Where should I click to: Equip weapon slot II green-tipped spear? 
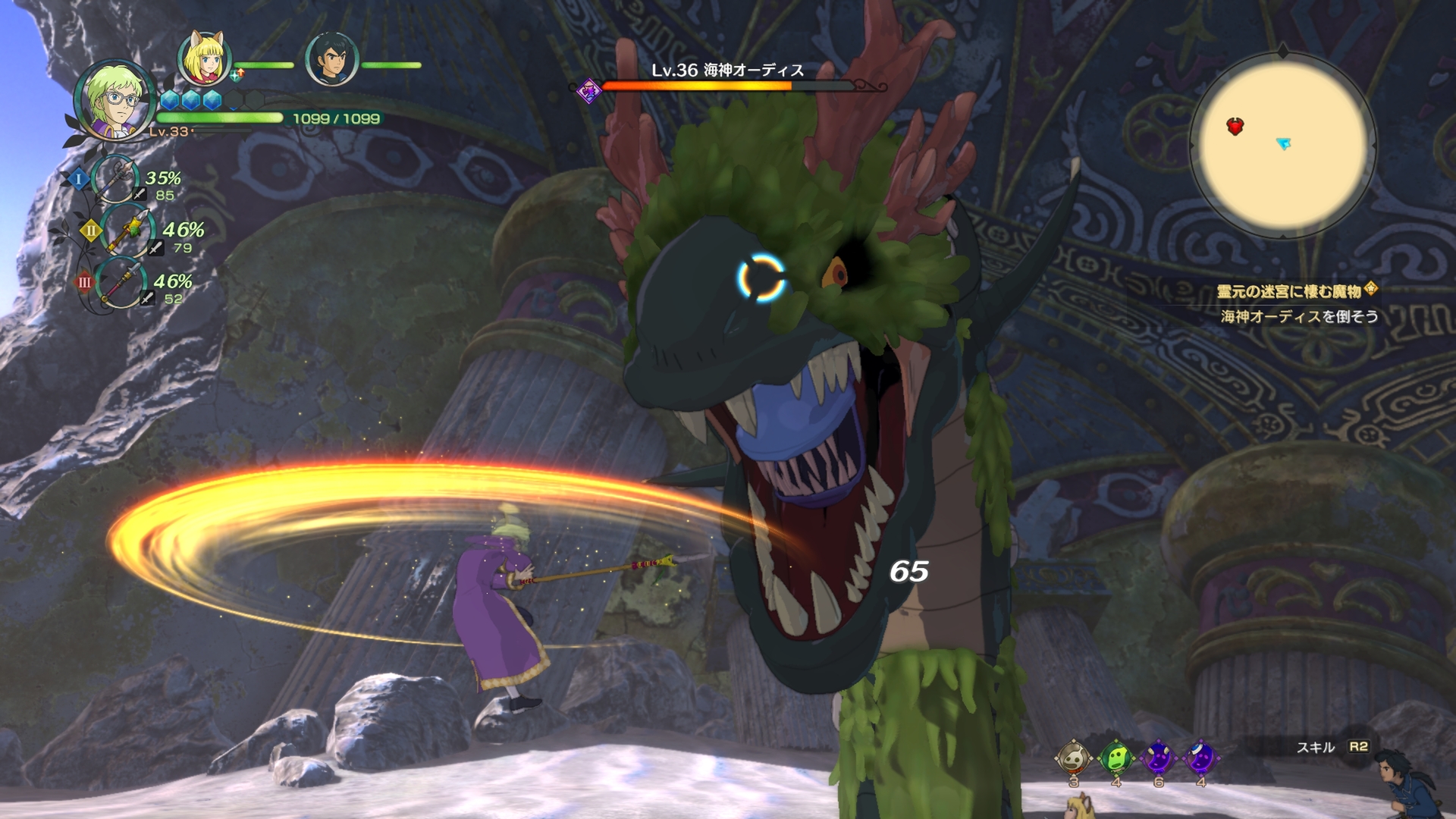point(126,231)
